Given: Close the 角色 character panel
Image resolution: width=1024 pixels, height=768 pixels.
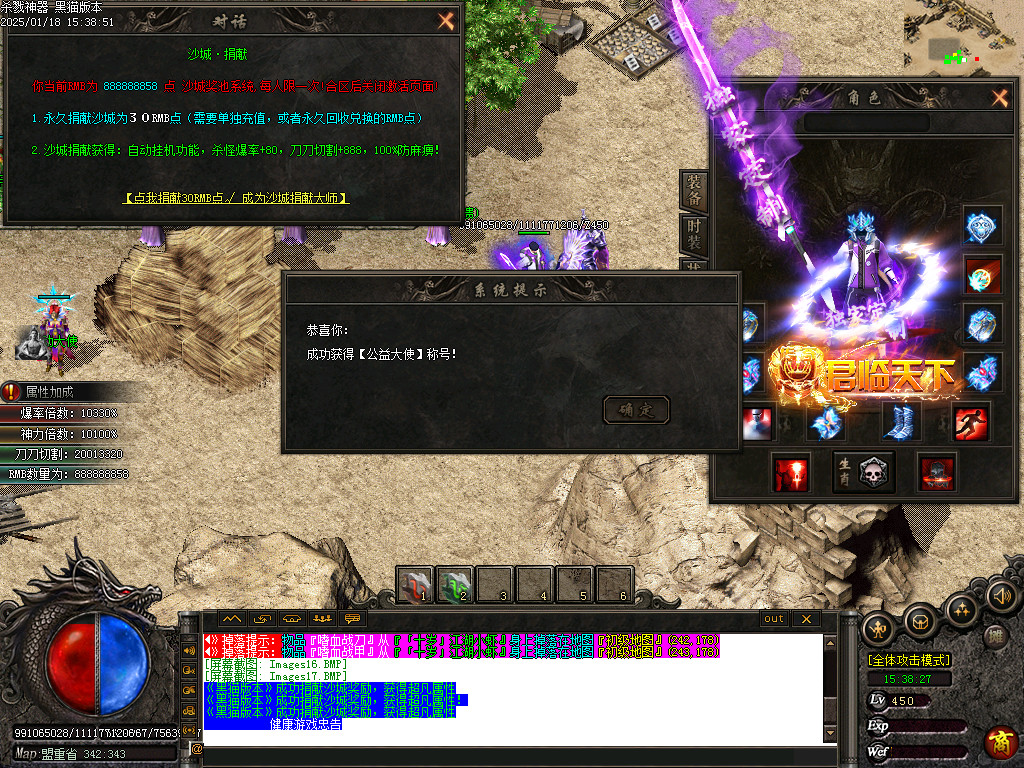Looking at the screenshot, I should point(999,97).
